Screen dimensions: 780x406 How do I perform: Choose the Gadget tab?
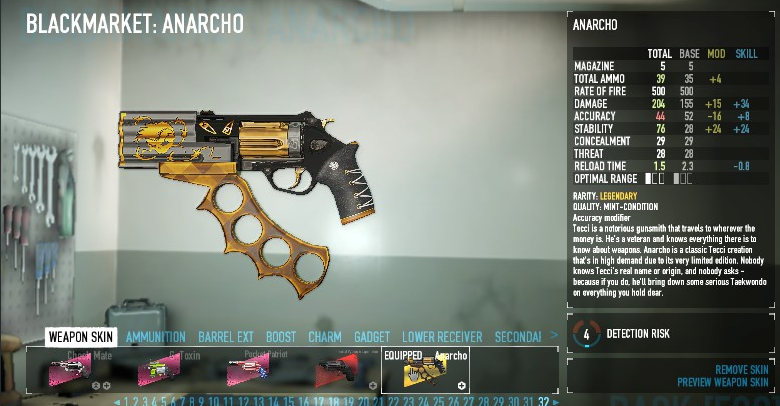tap(372, 337)
